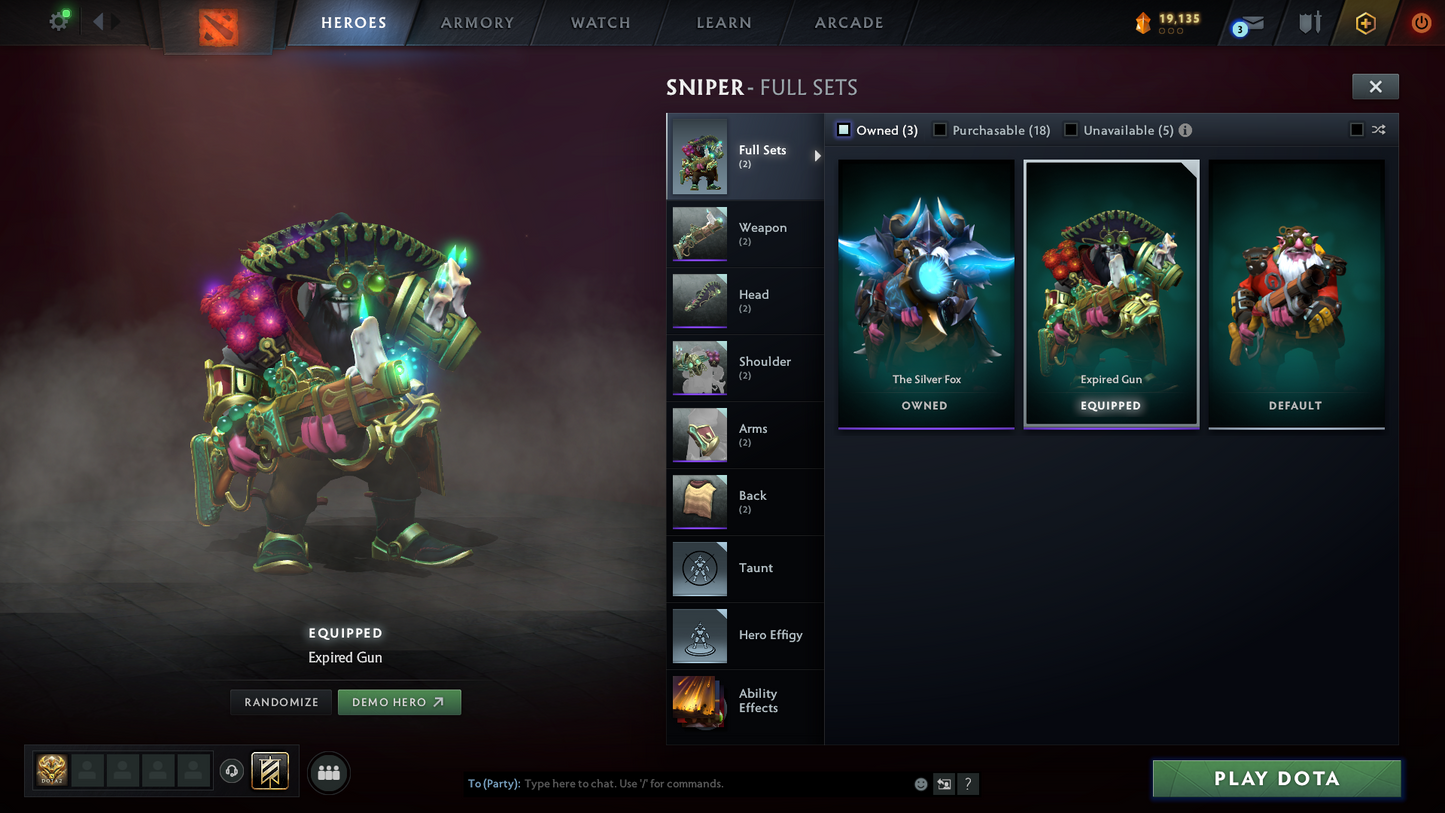Enable the Purchasable items filter
This screenshot has width=1445, height=813.
coord(939,130)
